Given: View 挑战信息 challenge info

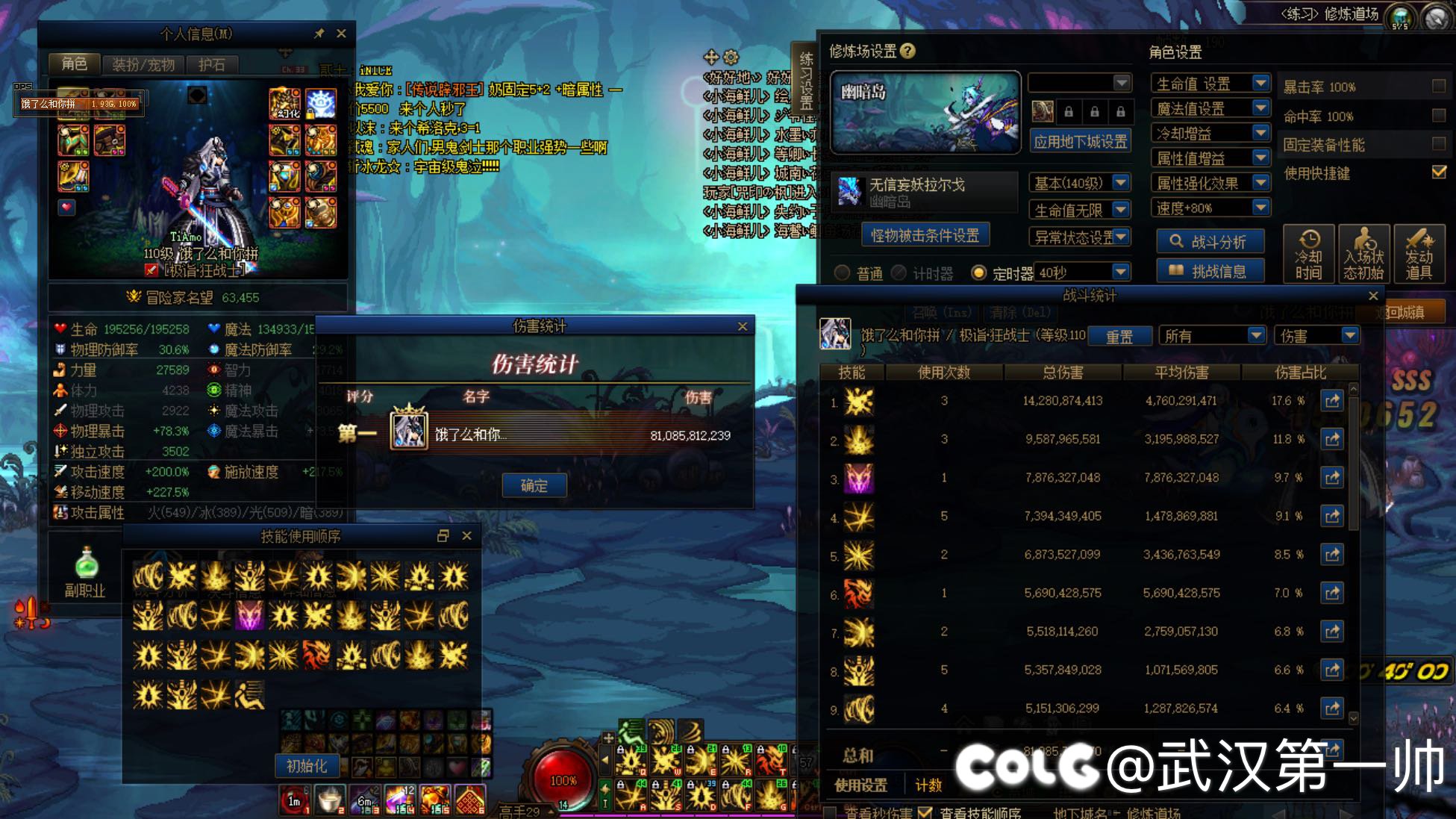Looking at the screenshot, I should pos(1210,272).
